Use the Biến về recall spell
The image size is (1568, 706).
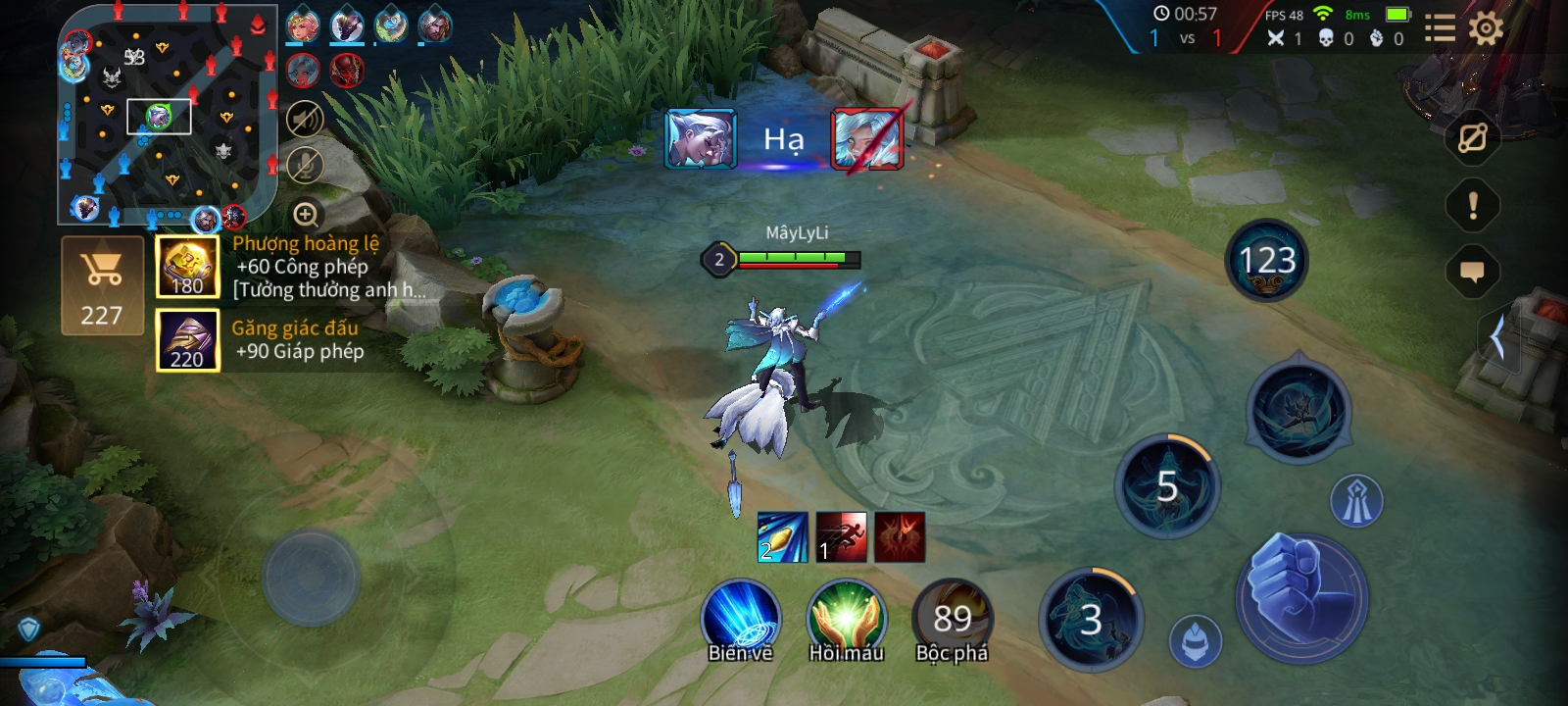click(x=741, y=618)
